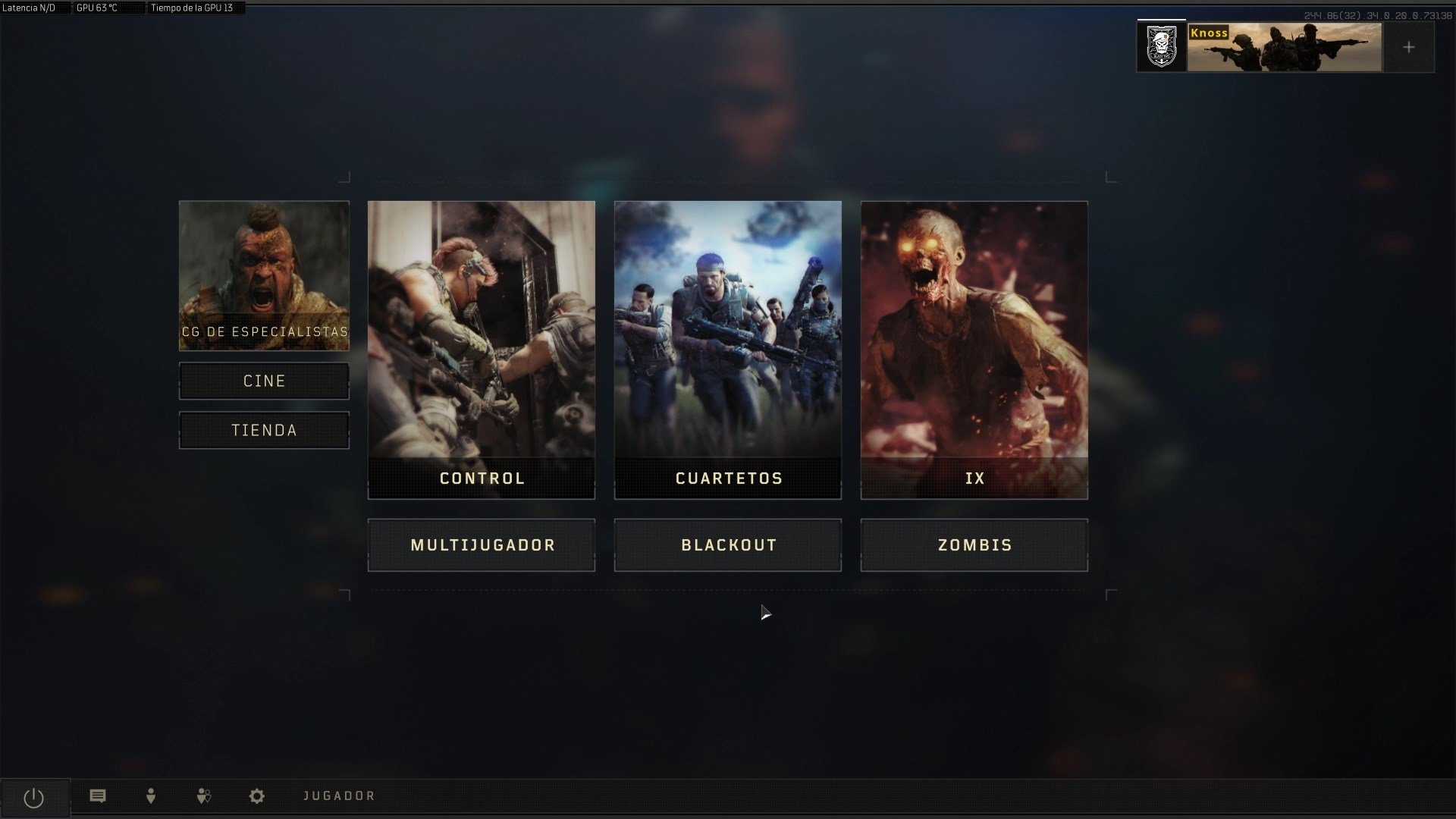Select the BLACKOUT mode
This screenshot has height=819, width=1456.
coord(727,544)
